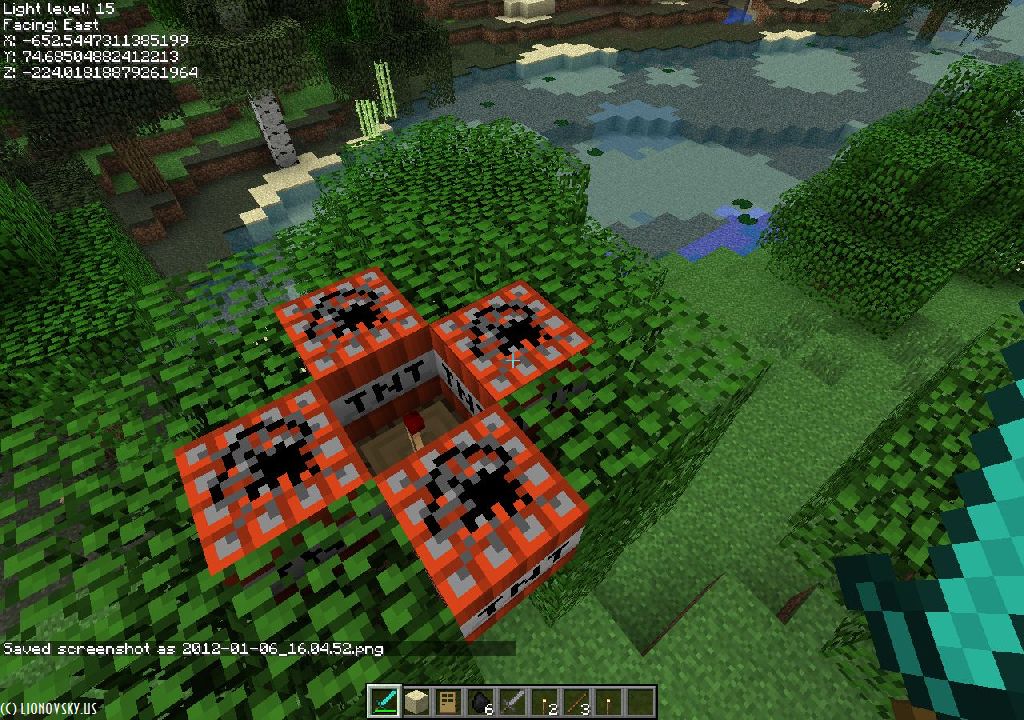Select the single torch hotbar slot
The image size is (1024, 720).
pyautogui.click(x=609, y=702)
